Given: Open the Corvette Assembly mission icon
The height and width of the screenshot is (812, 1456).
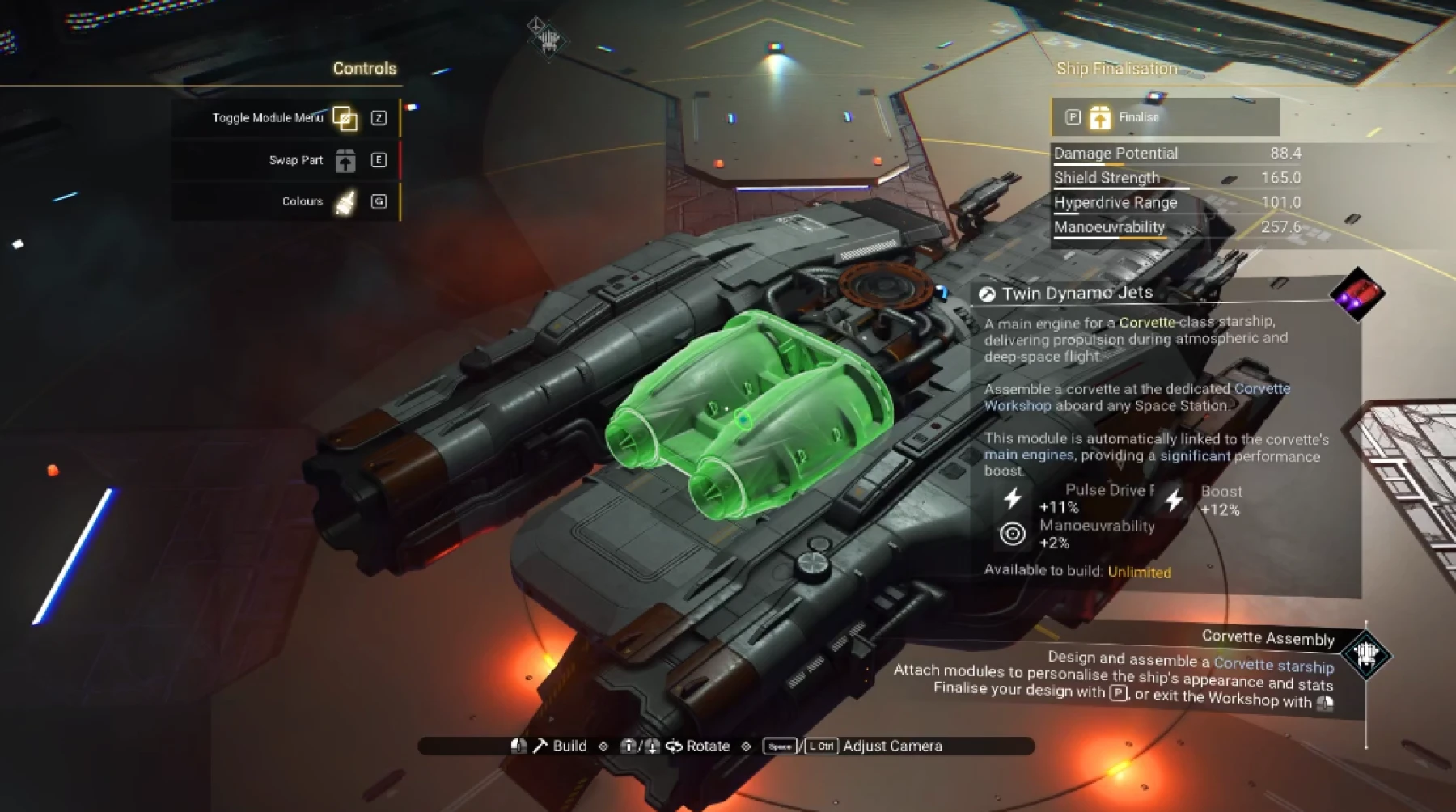Looking at the screenshot, I should [1365, 653].
